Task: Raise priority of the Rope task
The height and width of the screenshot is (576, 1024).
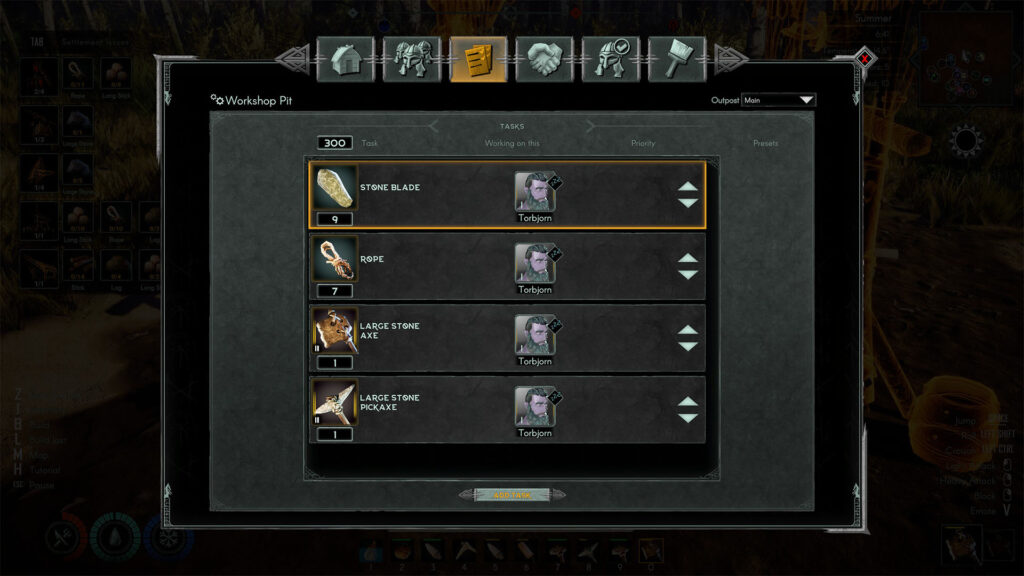Action: click(688, 259)
